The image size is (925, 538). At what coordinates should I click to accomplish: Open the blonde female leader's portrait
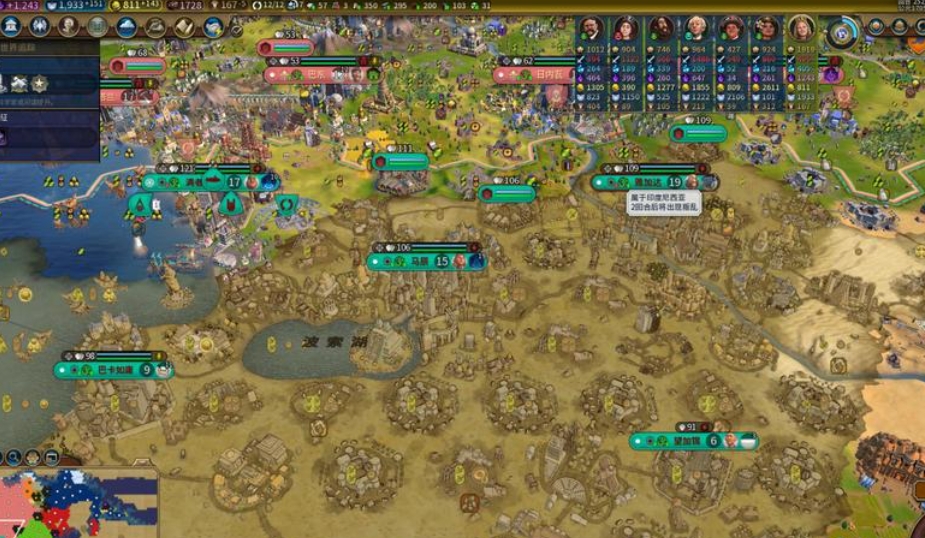click(801, 28)
